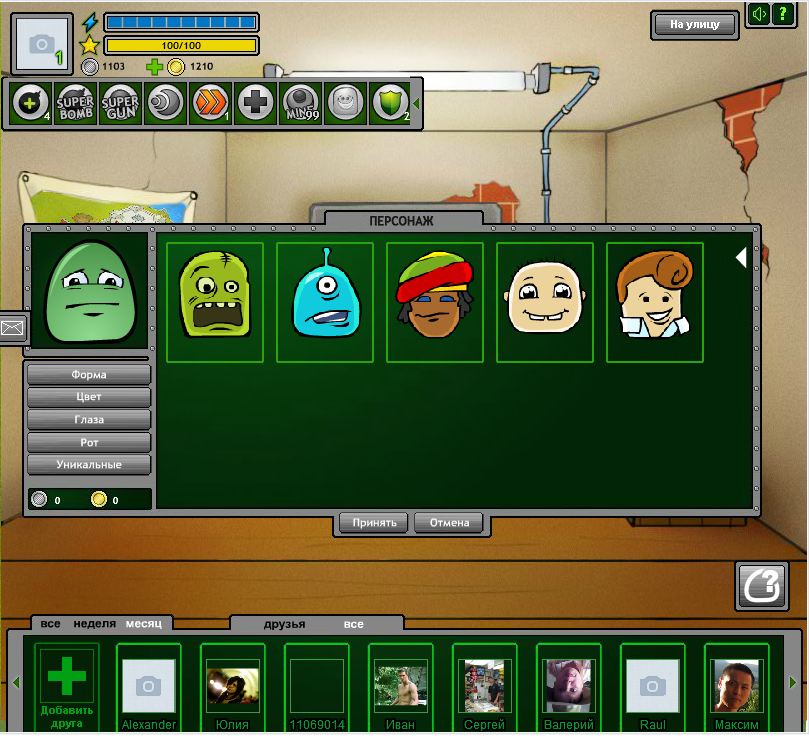This screenshot has width=809, height=736.
Task: Switch the ranking to неделя
Action: 94,624
